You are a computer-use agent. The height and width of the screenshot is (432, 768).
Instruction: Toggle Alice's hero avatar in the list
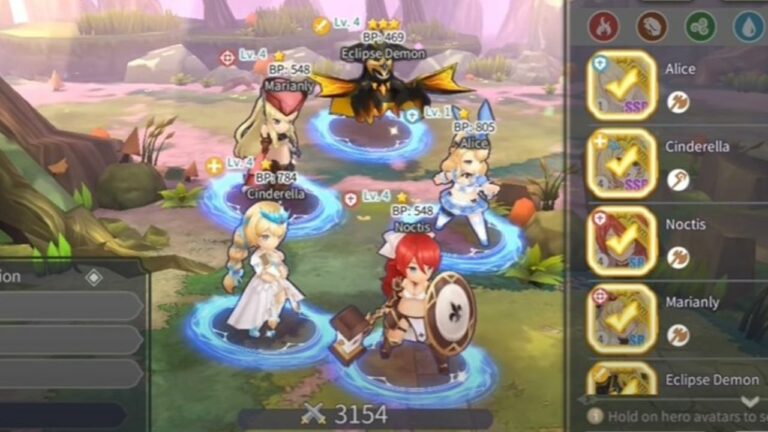(621, 86)
